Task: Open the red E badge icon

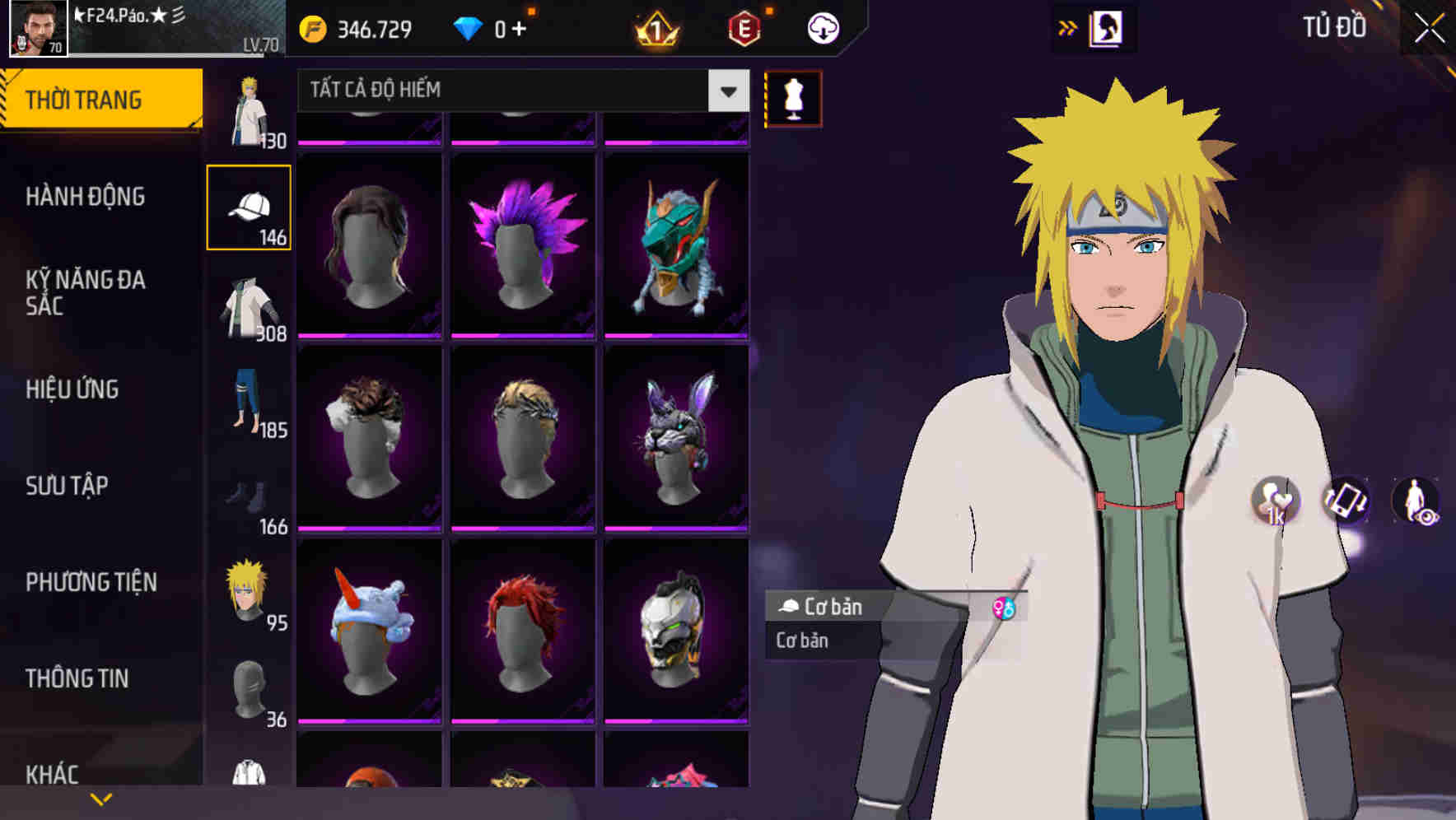Action: tap(744, 27)
